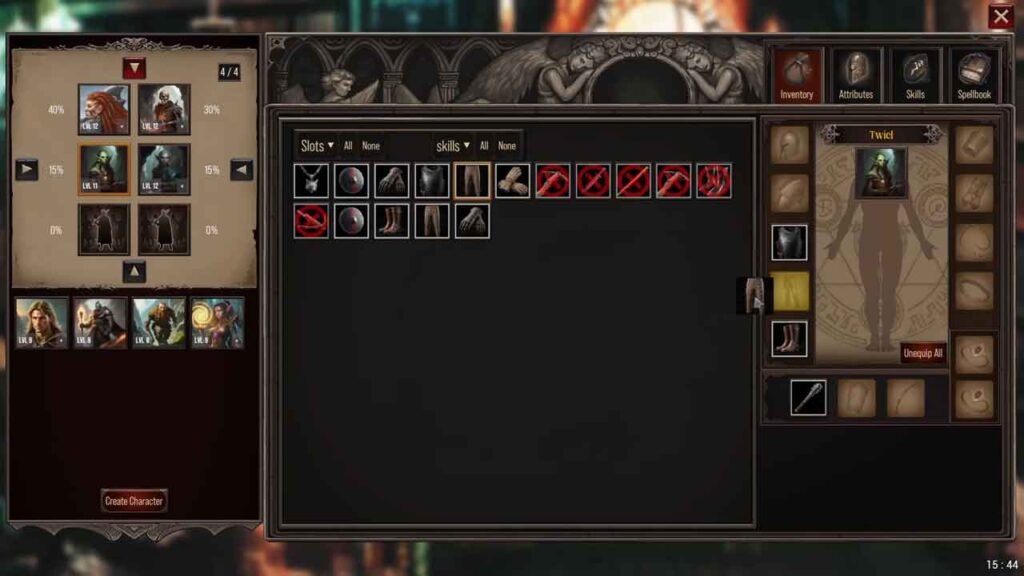1024x576 pixels.
Task: Pick the blond reserve hero portrait
Action: pyautogui.click(x=41, y=323)
